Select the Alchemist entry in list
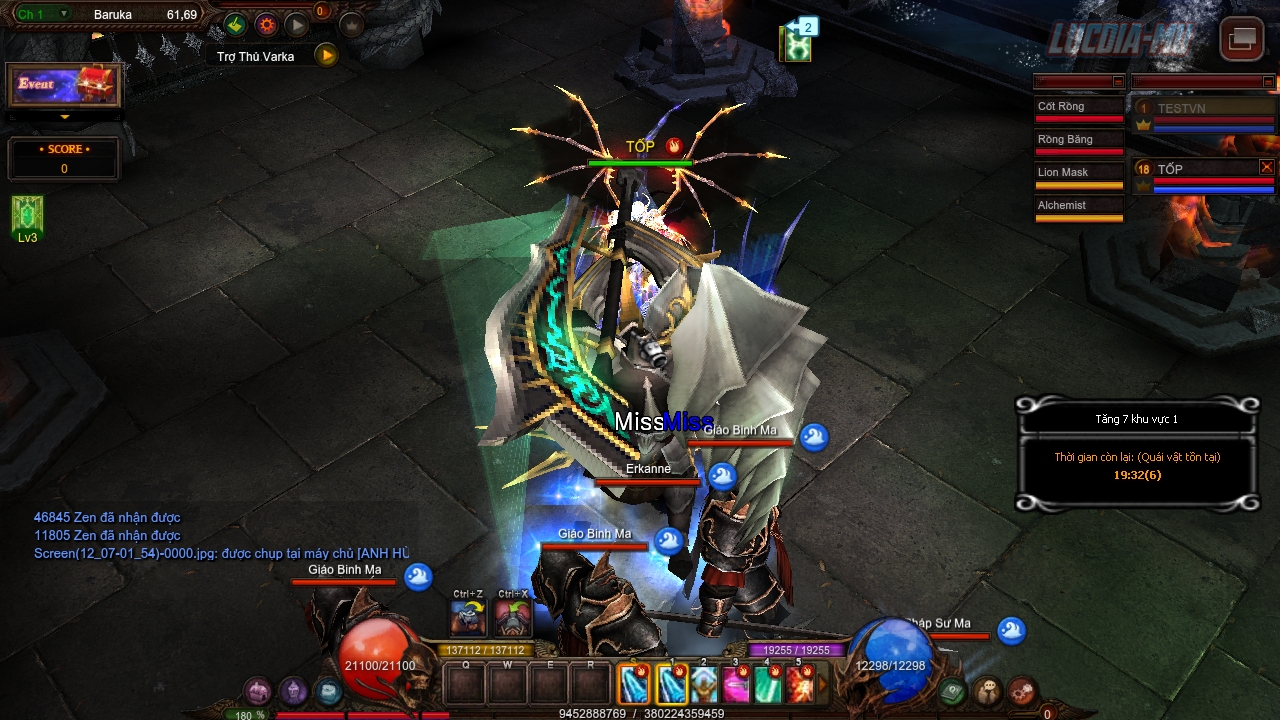This screenshot has width=1280, height=720. click(1079, 207)
